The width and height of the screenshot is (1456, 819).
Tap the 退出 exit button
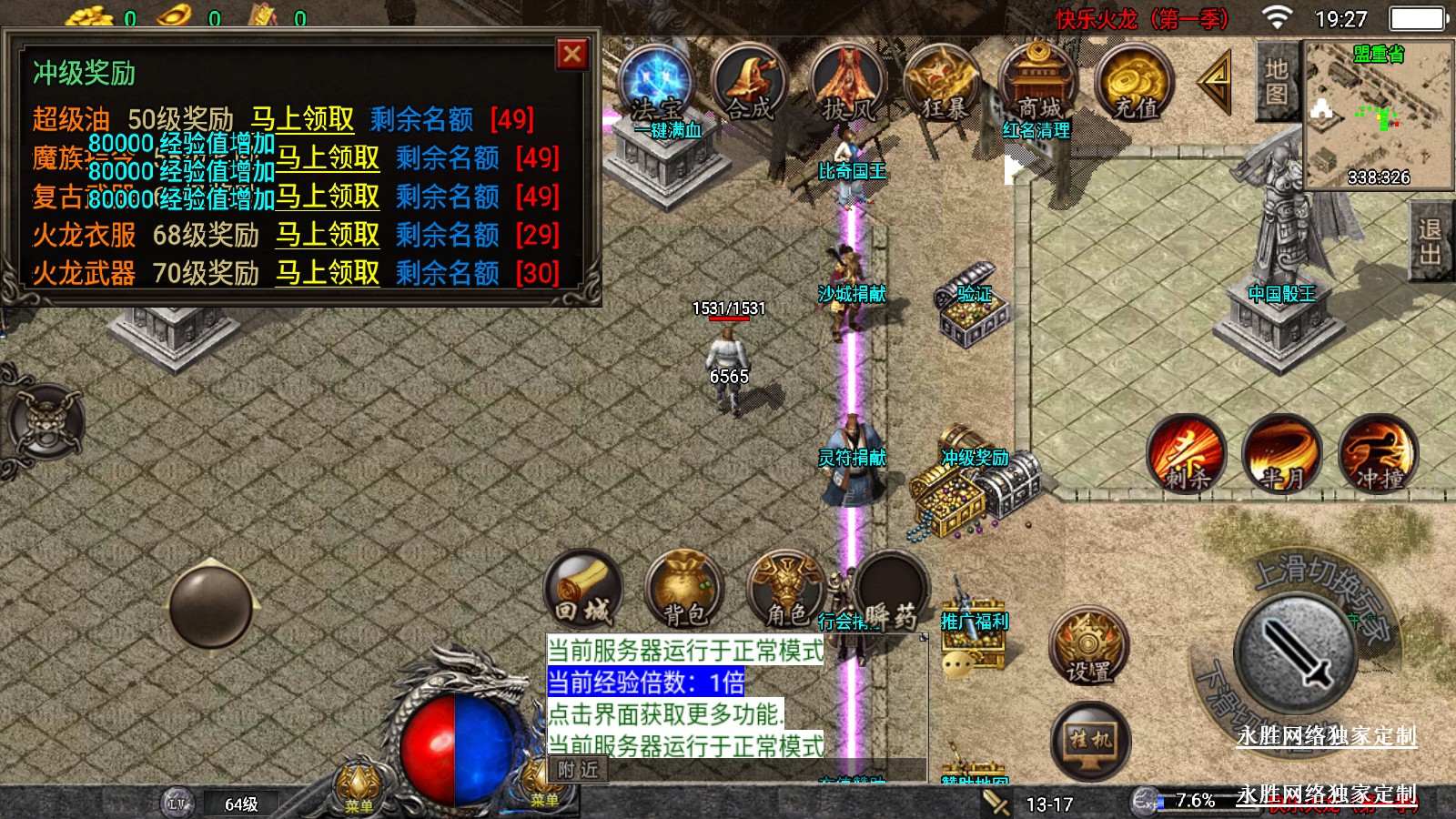pyautogui.click(x=1430, y=242)
